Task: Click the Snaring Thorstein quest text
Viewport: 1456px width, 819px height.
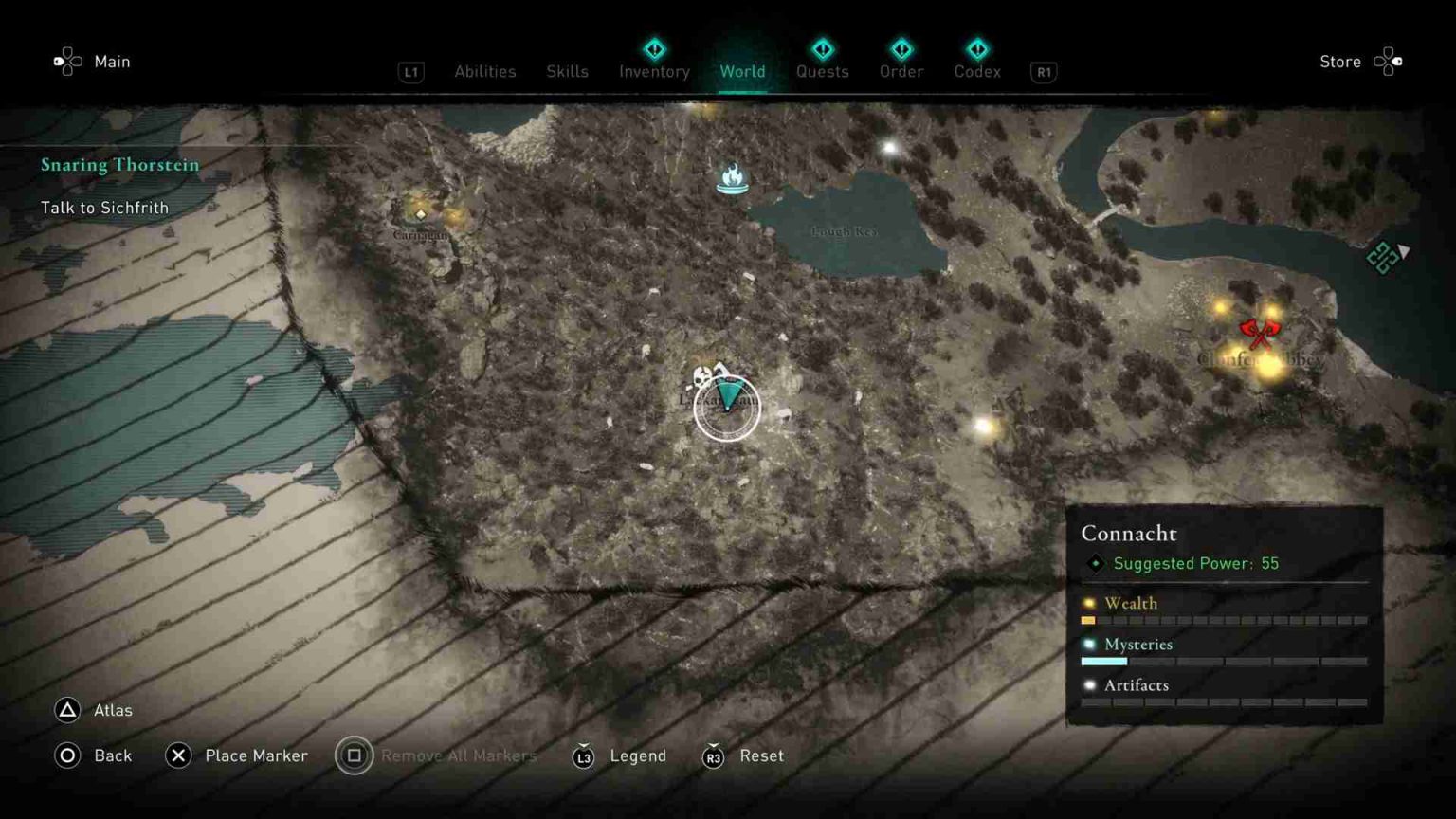Action: coord(119,164)
